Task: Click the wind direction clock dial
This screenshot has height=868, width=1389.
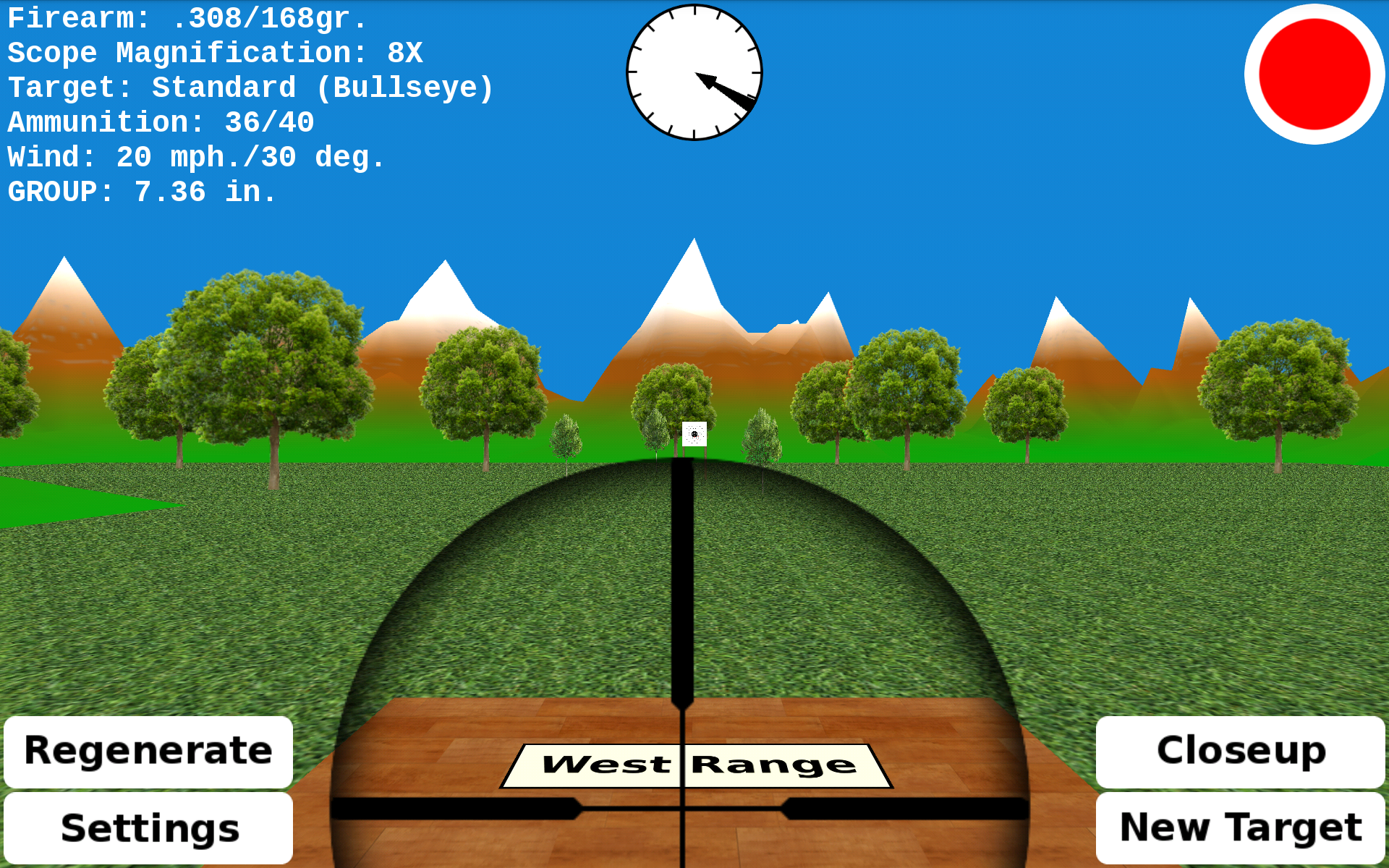Action: tap(693, 72)
